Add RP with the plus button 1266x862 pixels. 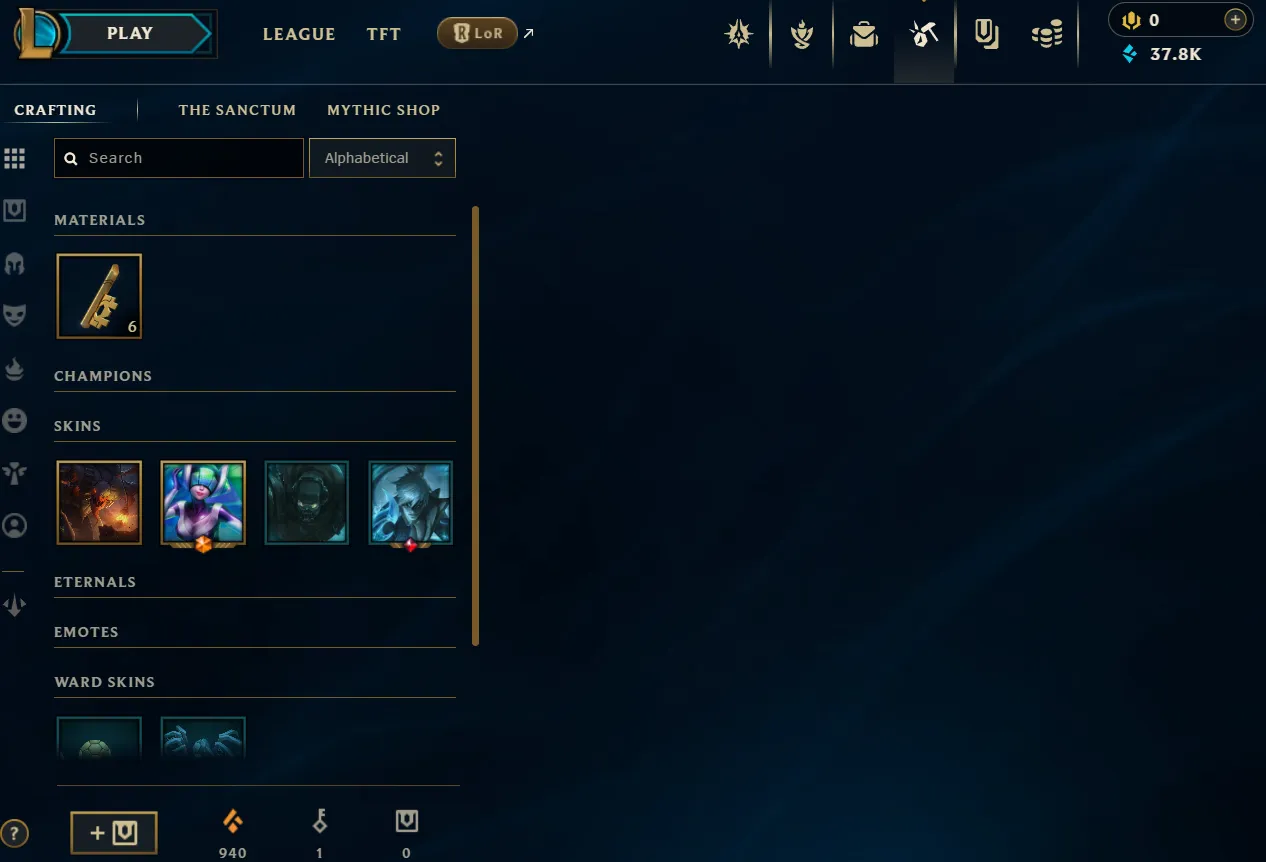[1235, 20]
